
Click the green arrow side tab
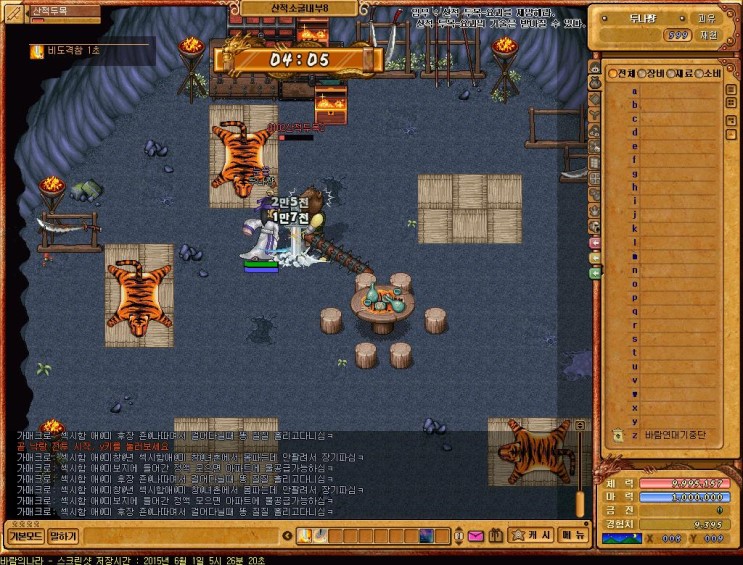pyautogui.click(x=595, y=272)
